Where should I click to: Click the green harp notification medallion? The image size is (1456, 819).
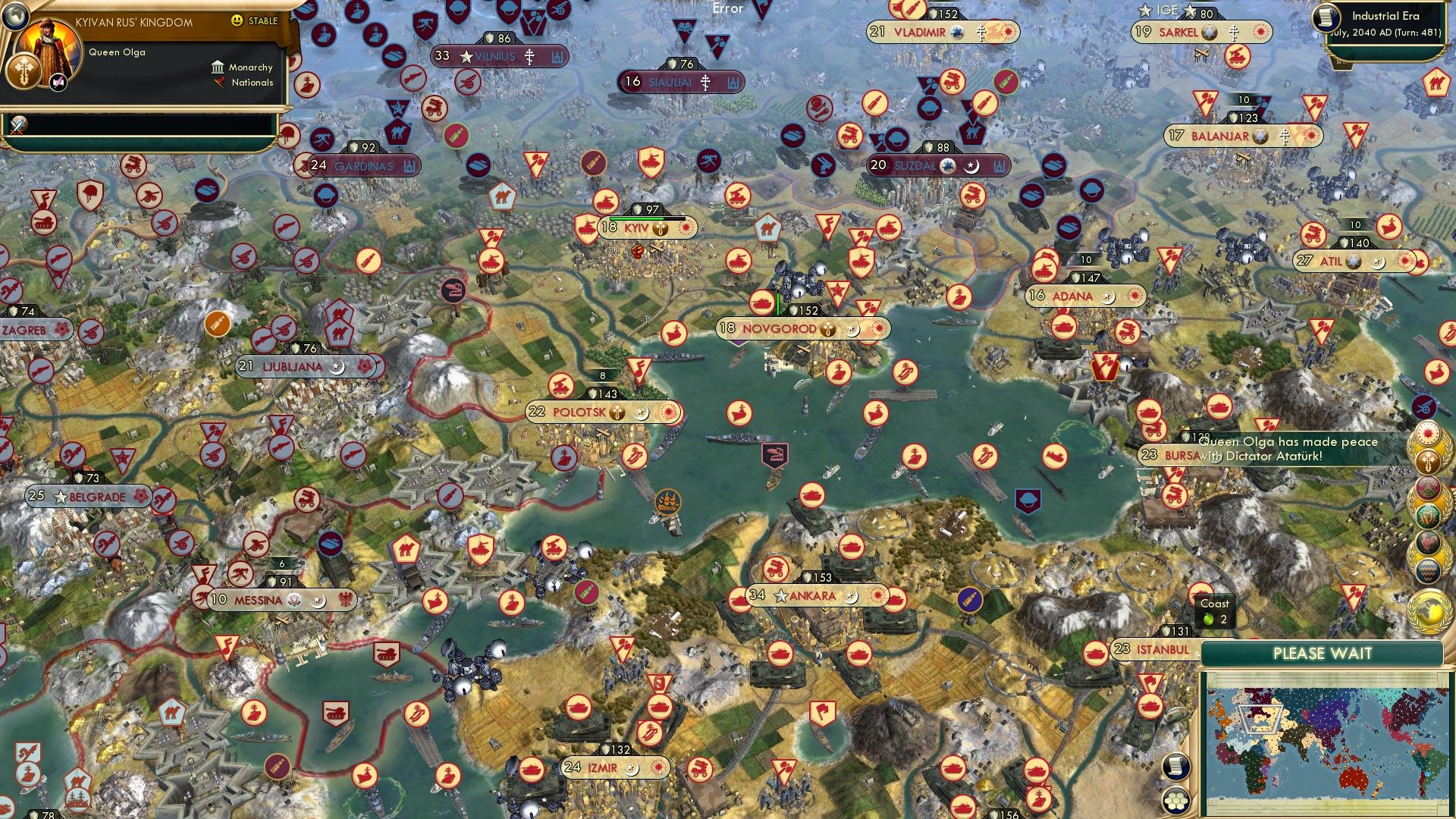click(1427, 516)
